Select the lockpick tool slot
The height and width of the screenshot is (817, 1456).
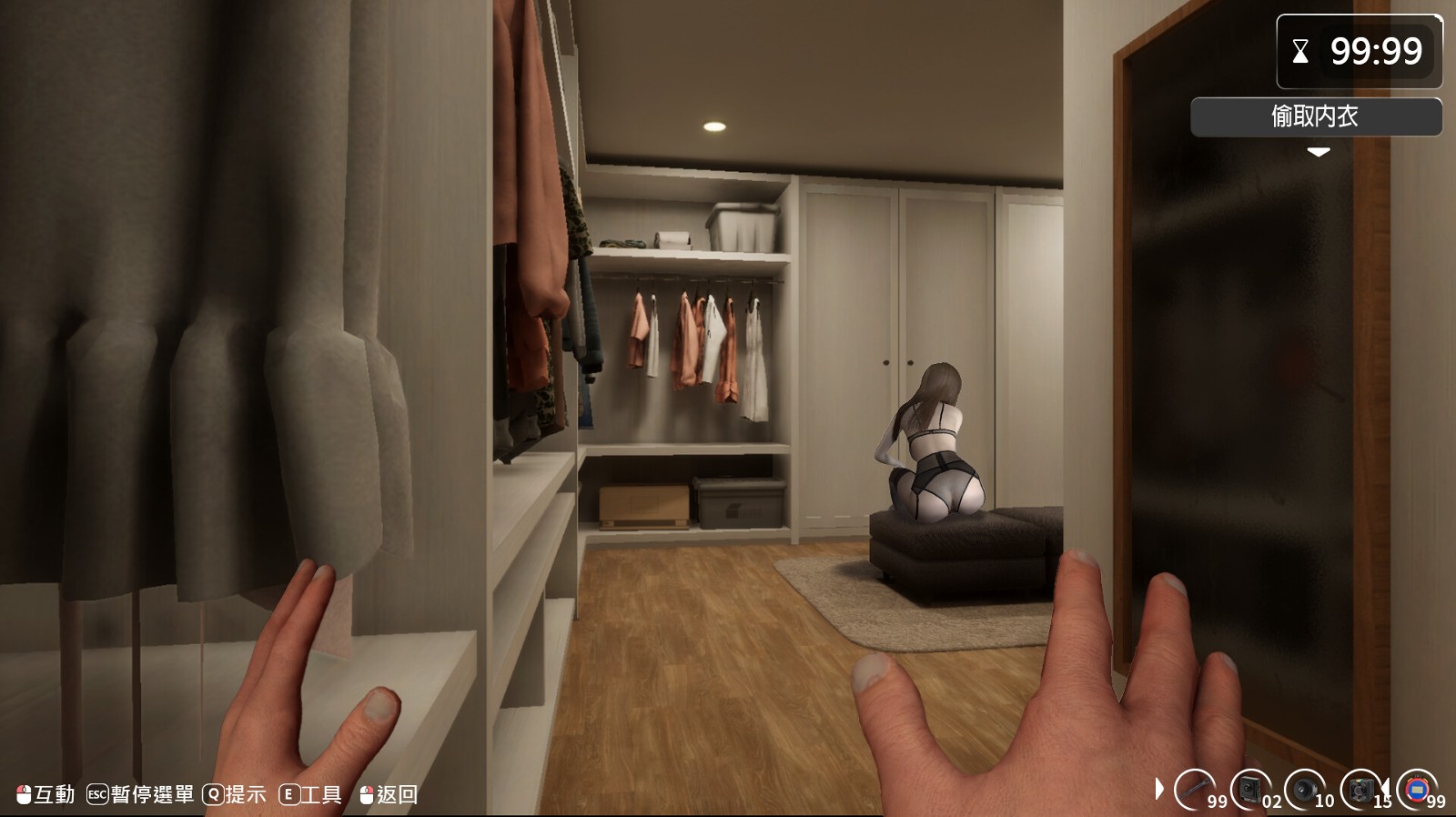1197,789
